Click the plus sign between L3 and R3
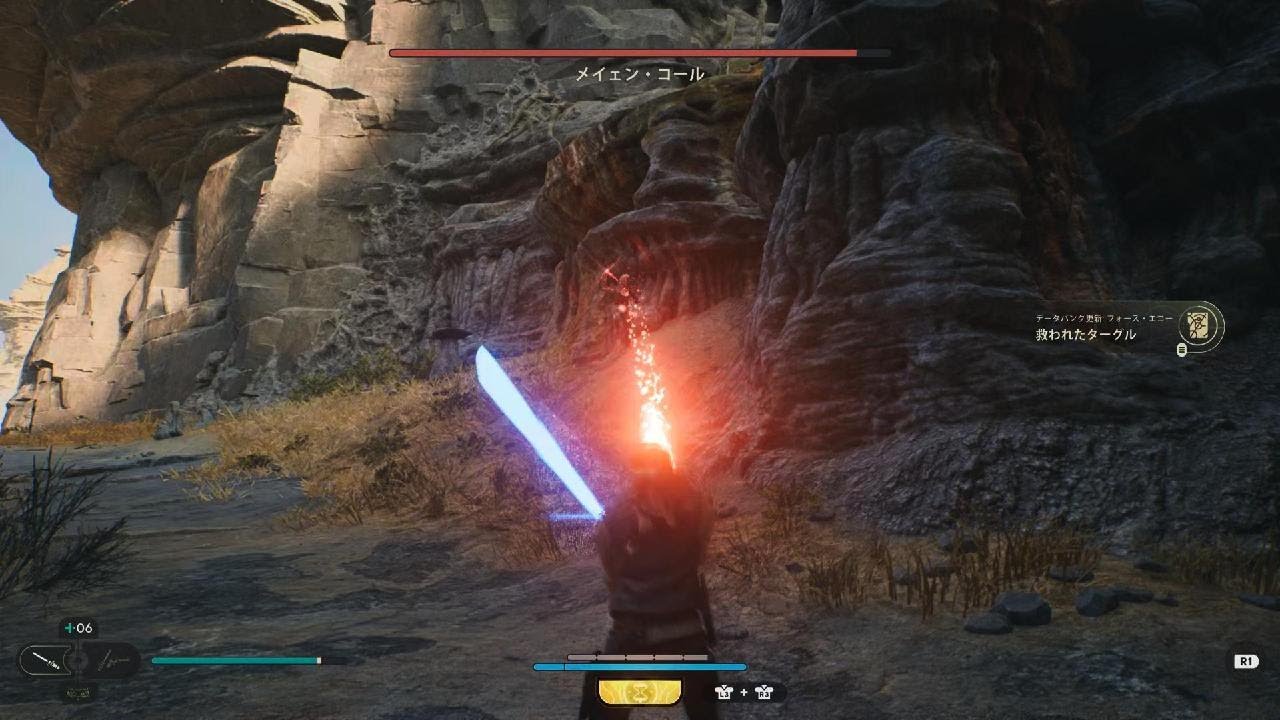Image resolution: width=1280 pixels, height=720 pixels. tap(743, 691)
